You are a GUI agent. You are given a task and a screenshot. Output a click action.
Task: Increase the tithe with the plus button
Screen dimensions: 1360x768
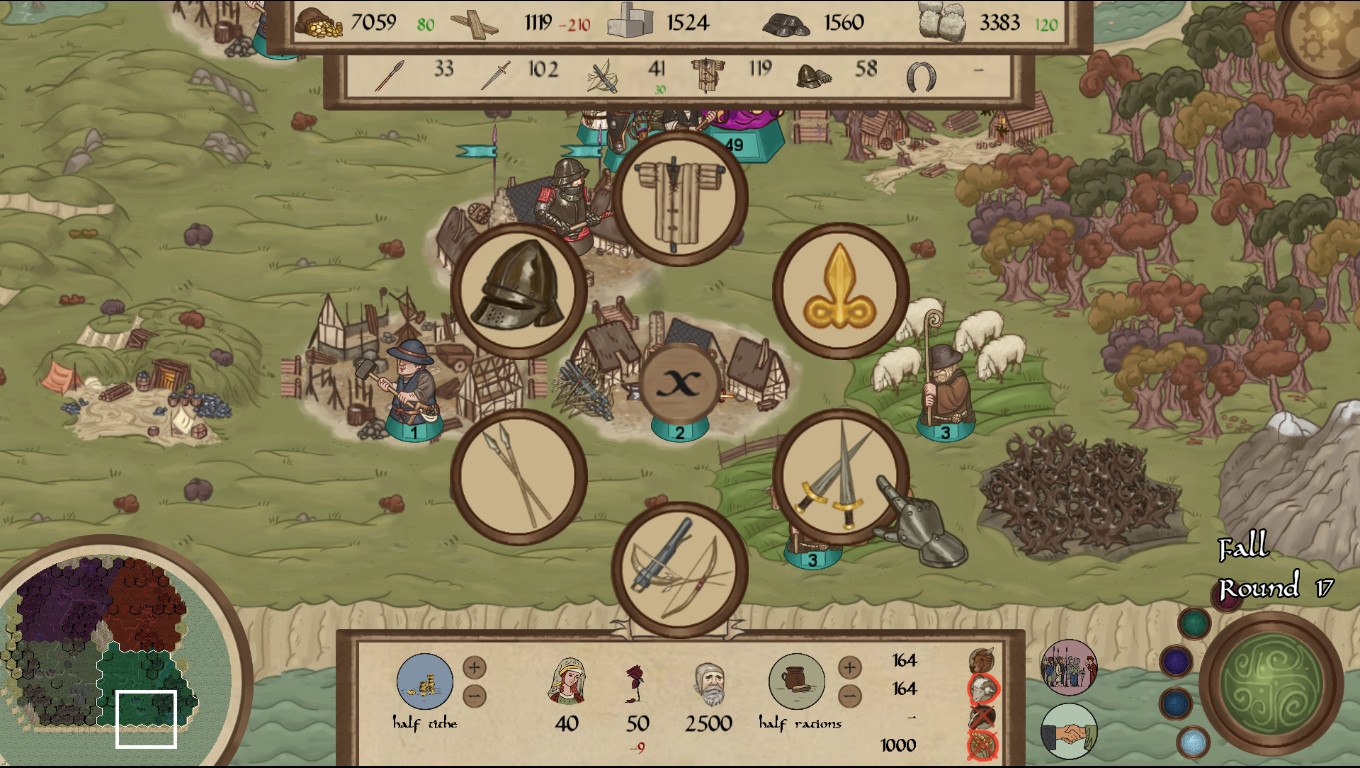(x=475, y=667)
